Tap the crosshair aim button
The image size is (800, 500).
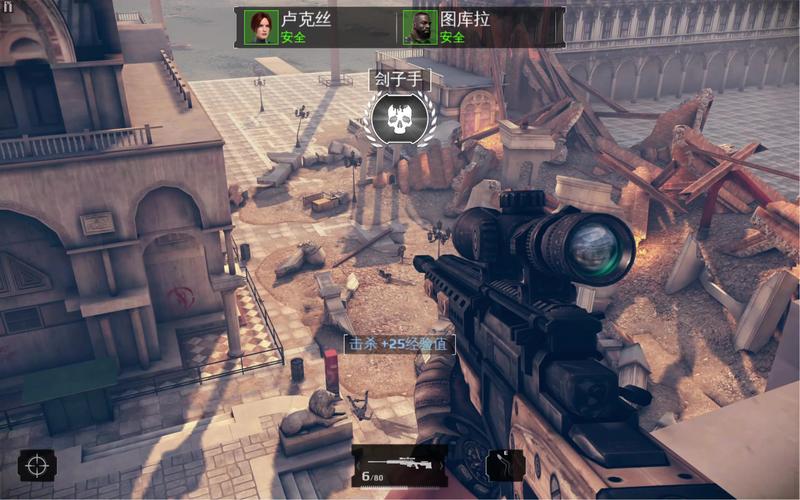[x=37, y=465]
